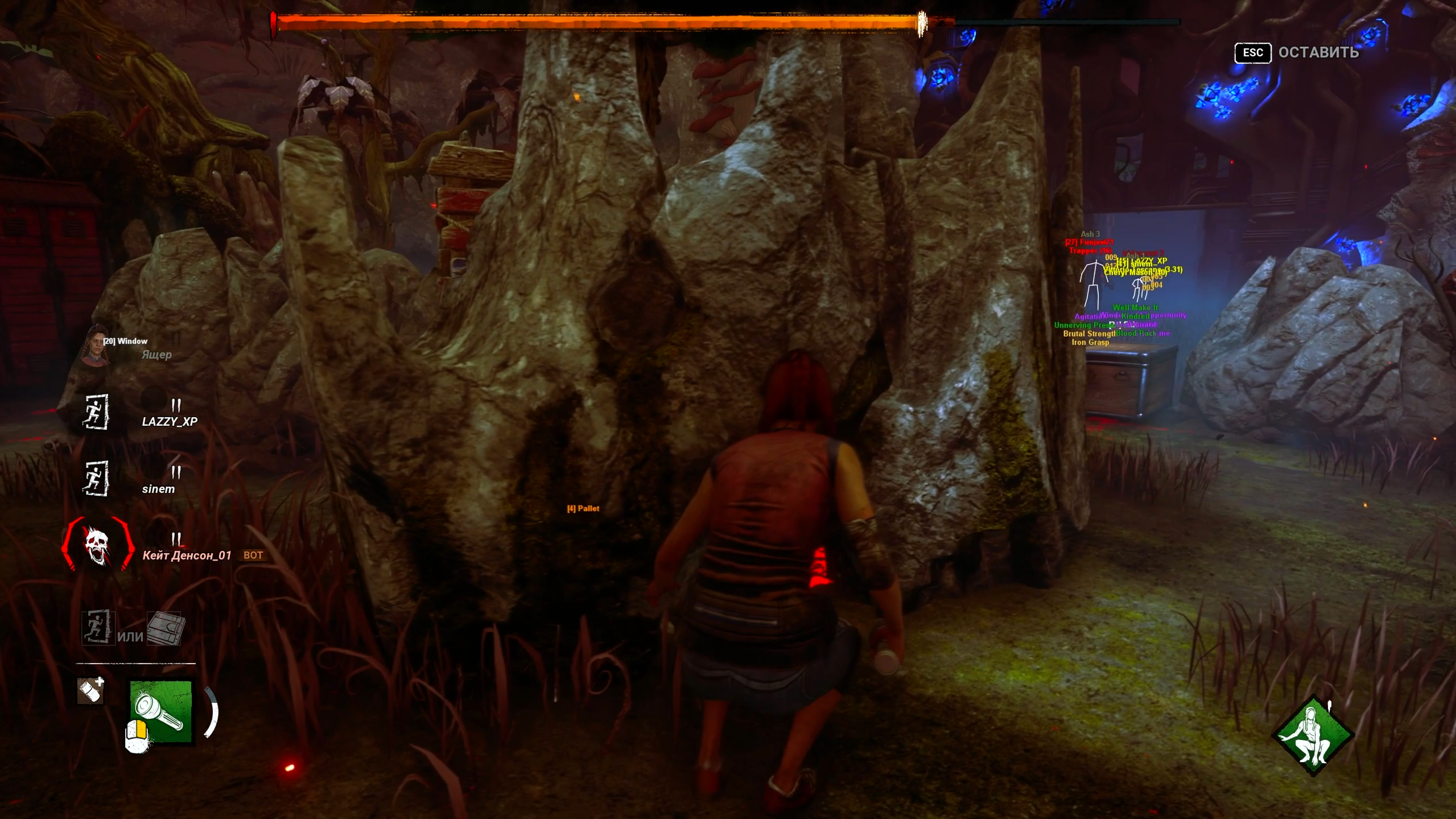Select LAZZY_XP's survivor status icon

click(96, 411)
